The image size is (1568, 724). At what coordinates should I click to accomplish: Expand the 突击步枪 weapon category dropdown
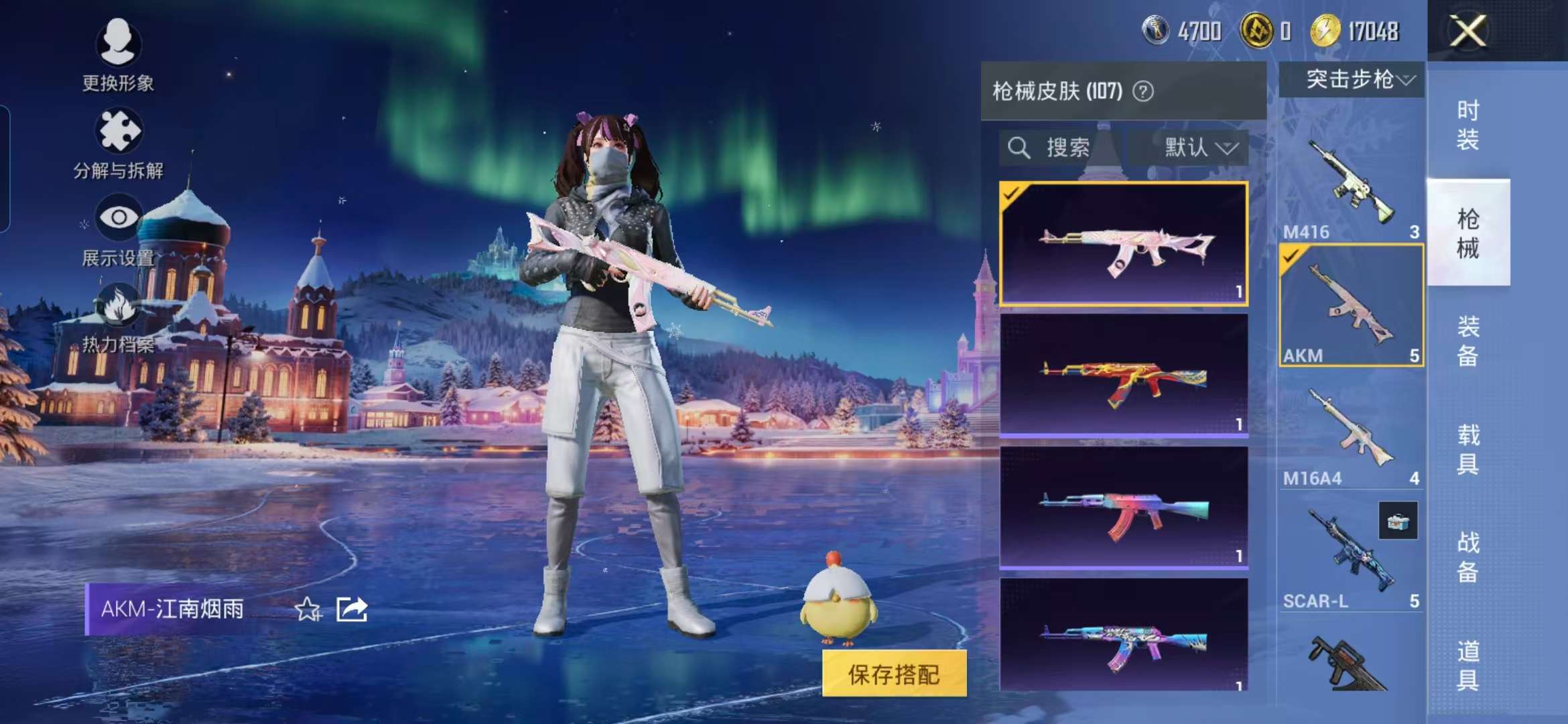pyautogui.click(x=1352, y=80)
